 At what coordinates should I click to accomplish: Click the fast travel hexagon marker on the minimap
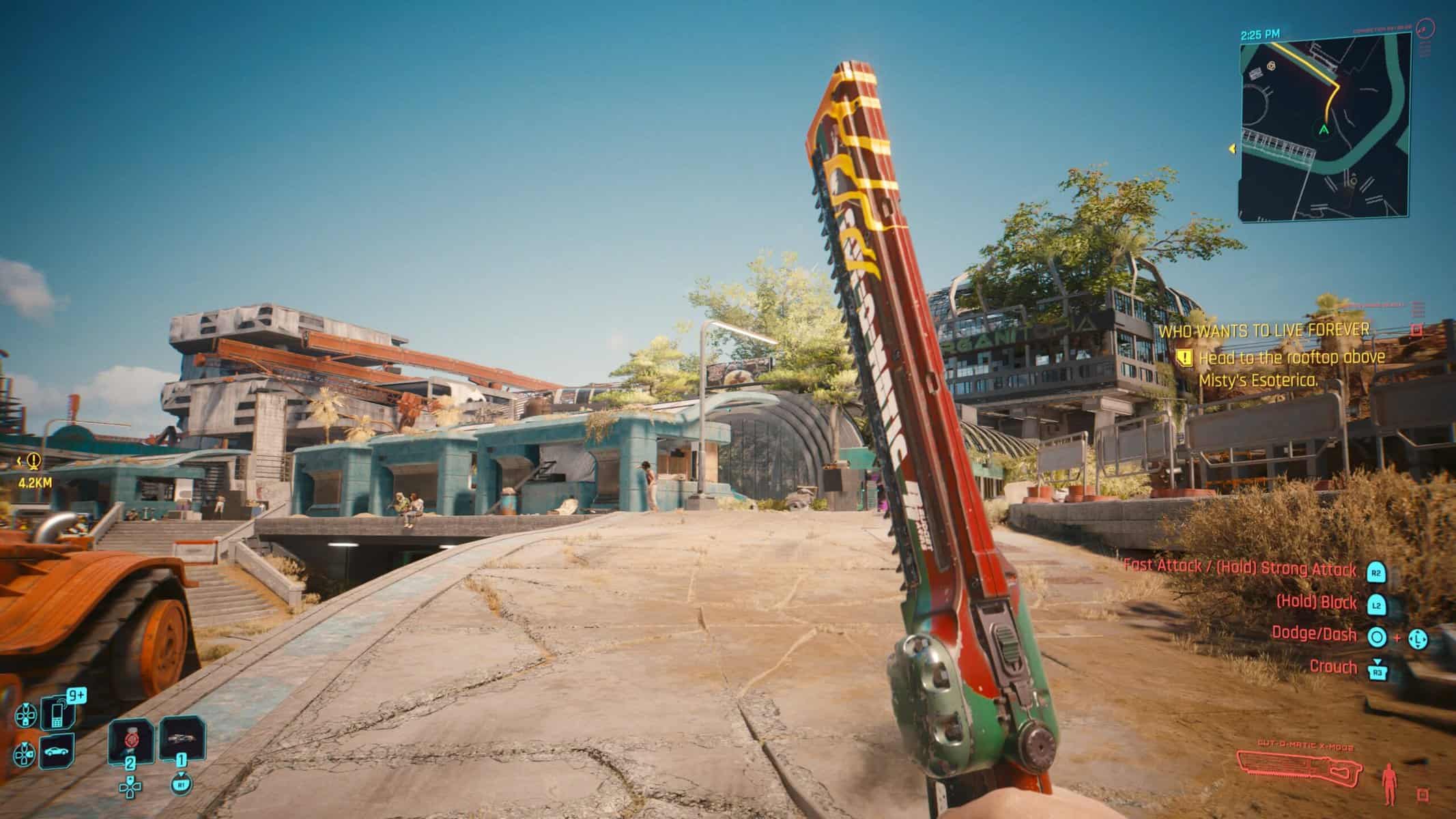click(x=1271, y=66)
